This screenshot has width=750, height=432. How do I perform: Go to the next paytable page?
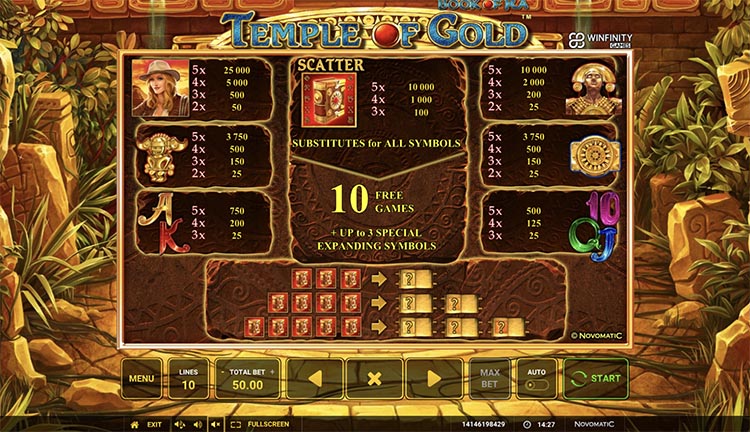433,379
